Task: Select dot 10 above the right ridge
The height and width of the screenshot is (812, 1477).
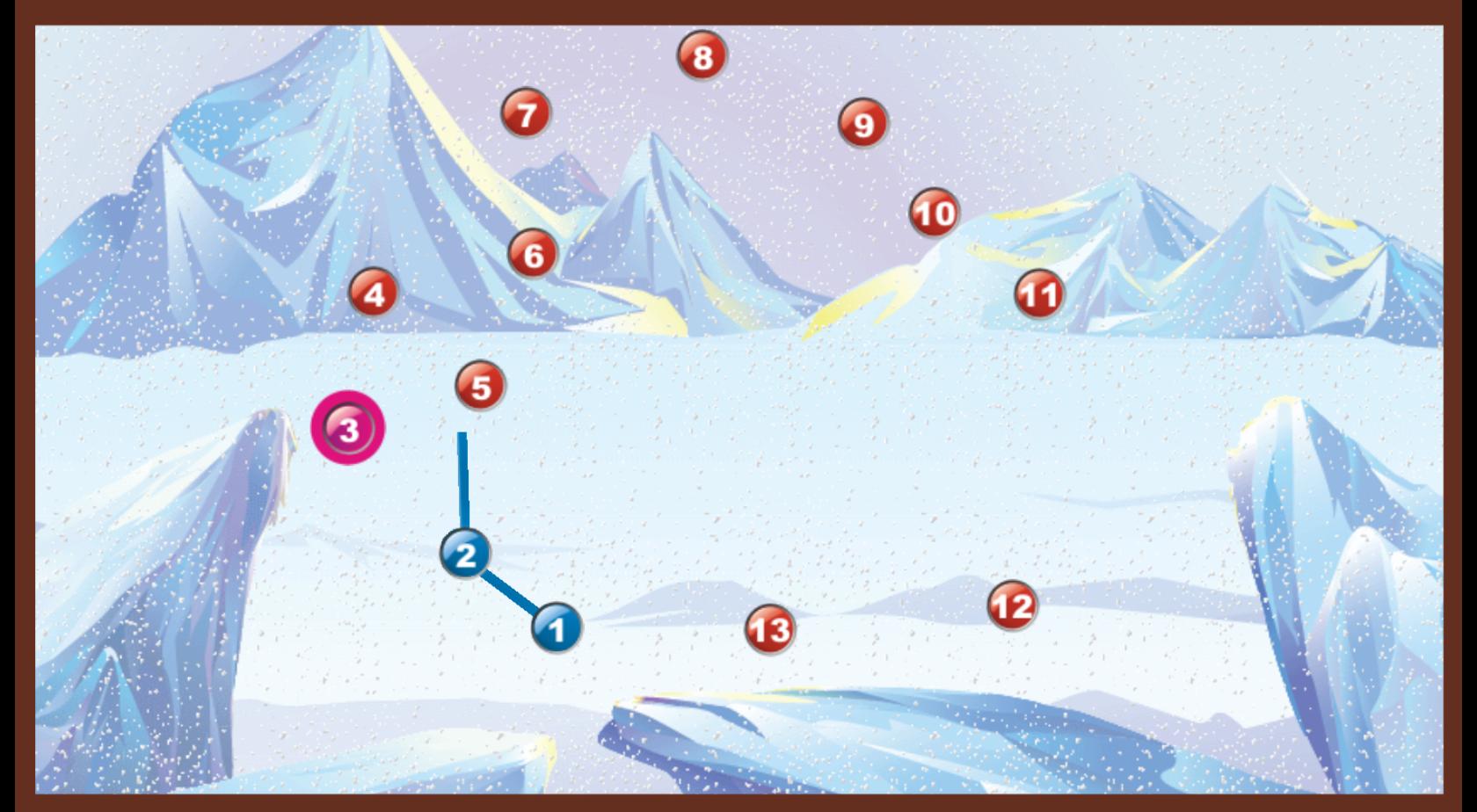Action: [933, 214]
